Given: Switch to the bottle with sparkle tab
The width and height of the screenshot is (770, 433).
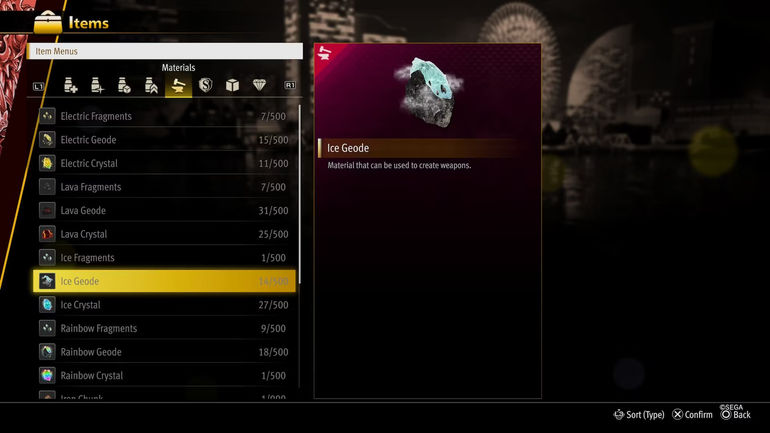Looking at the screenshot, I should point(97,86).
